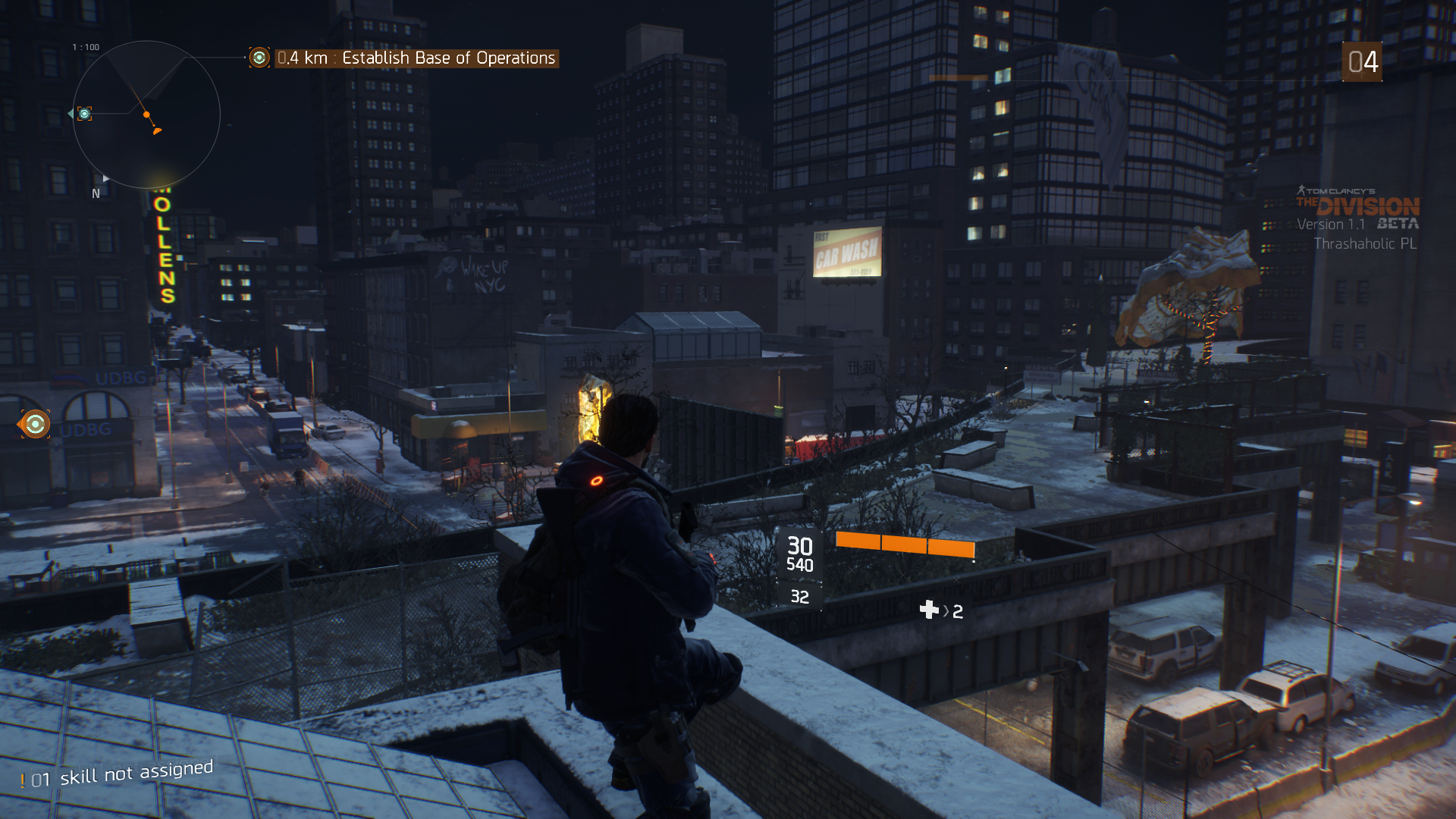Click the circular minimap radar
The image size is (1456, 819).
coord(146,115)
